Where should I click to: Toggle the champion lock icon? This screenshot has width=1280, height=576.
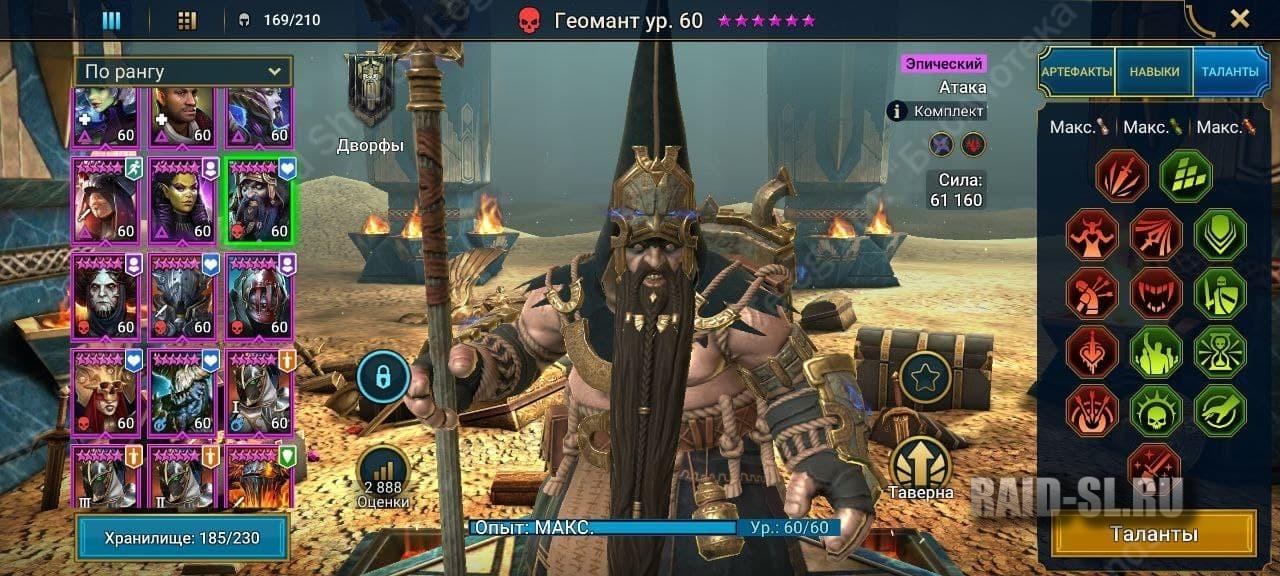tap(383, 378)
